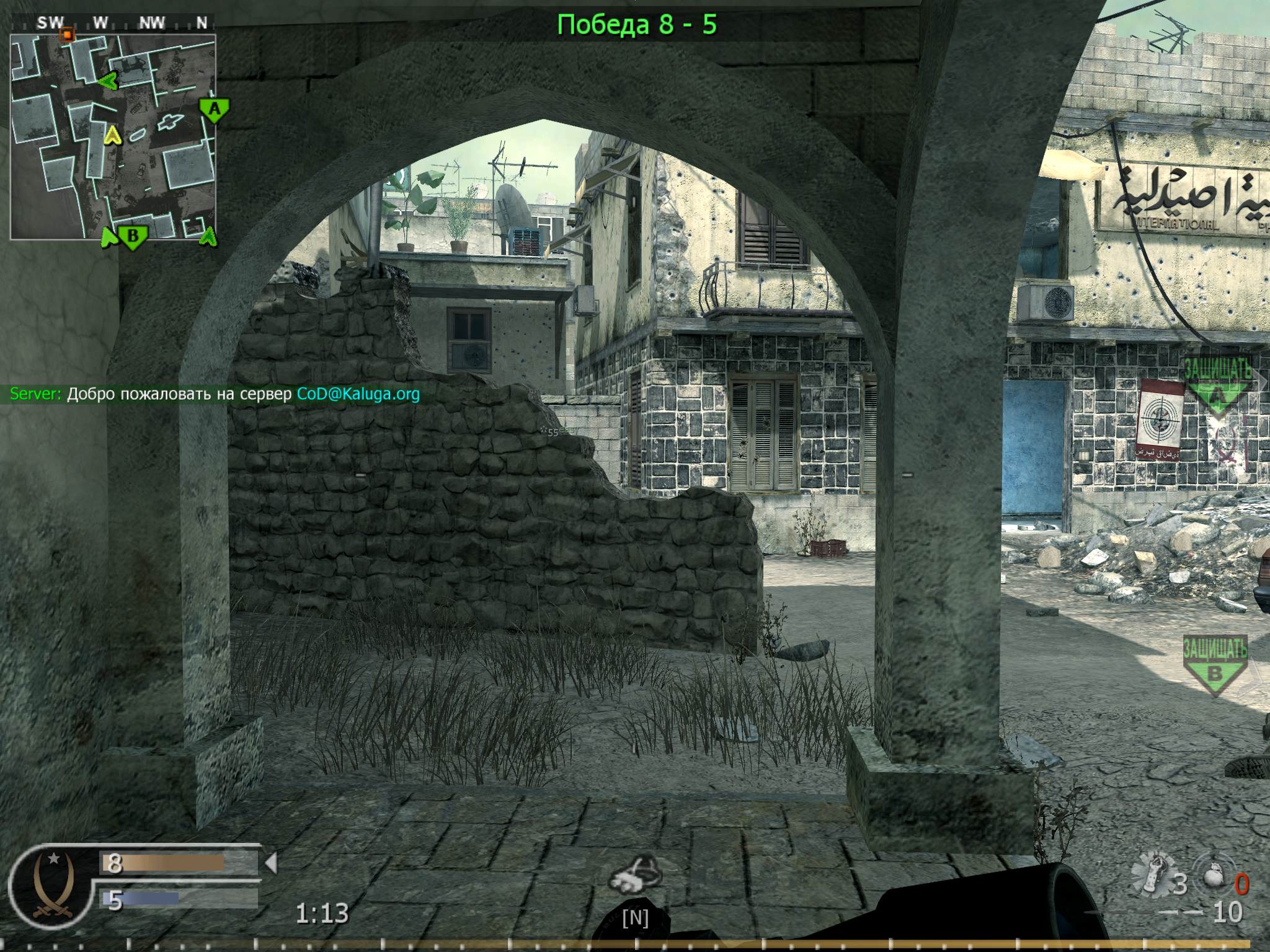Click the yellow player arrow on the minimap
This screenshot has height=952, width=1270.
click(113, 137)
